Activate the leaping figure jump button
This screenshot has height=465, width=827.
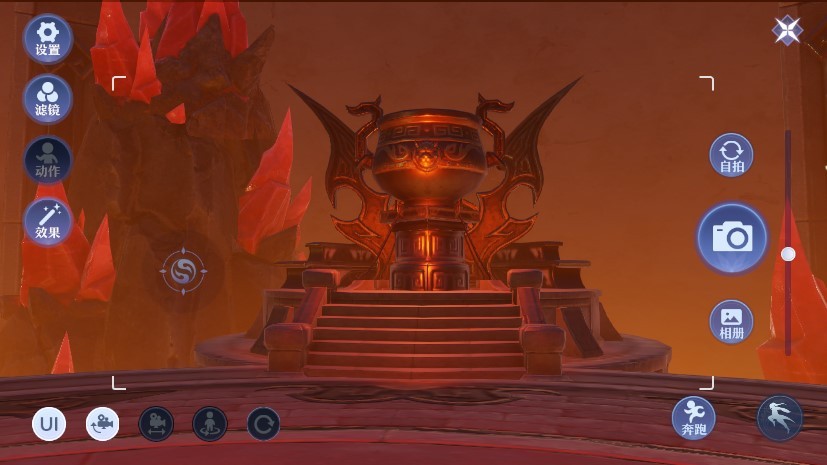[779, 417]
